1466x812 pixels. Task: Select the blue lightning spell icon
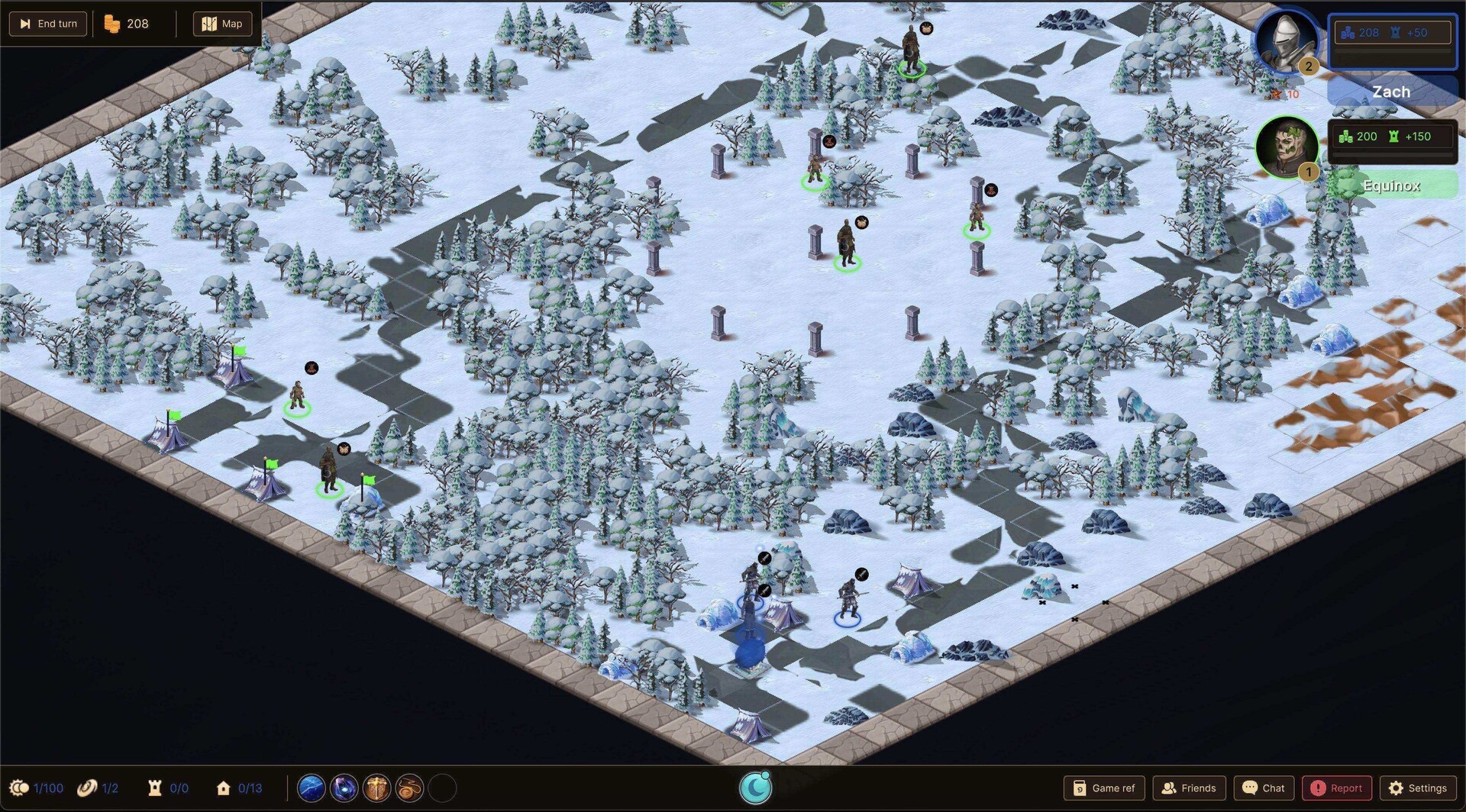pos(312,788)
